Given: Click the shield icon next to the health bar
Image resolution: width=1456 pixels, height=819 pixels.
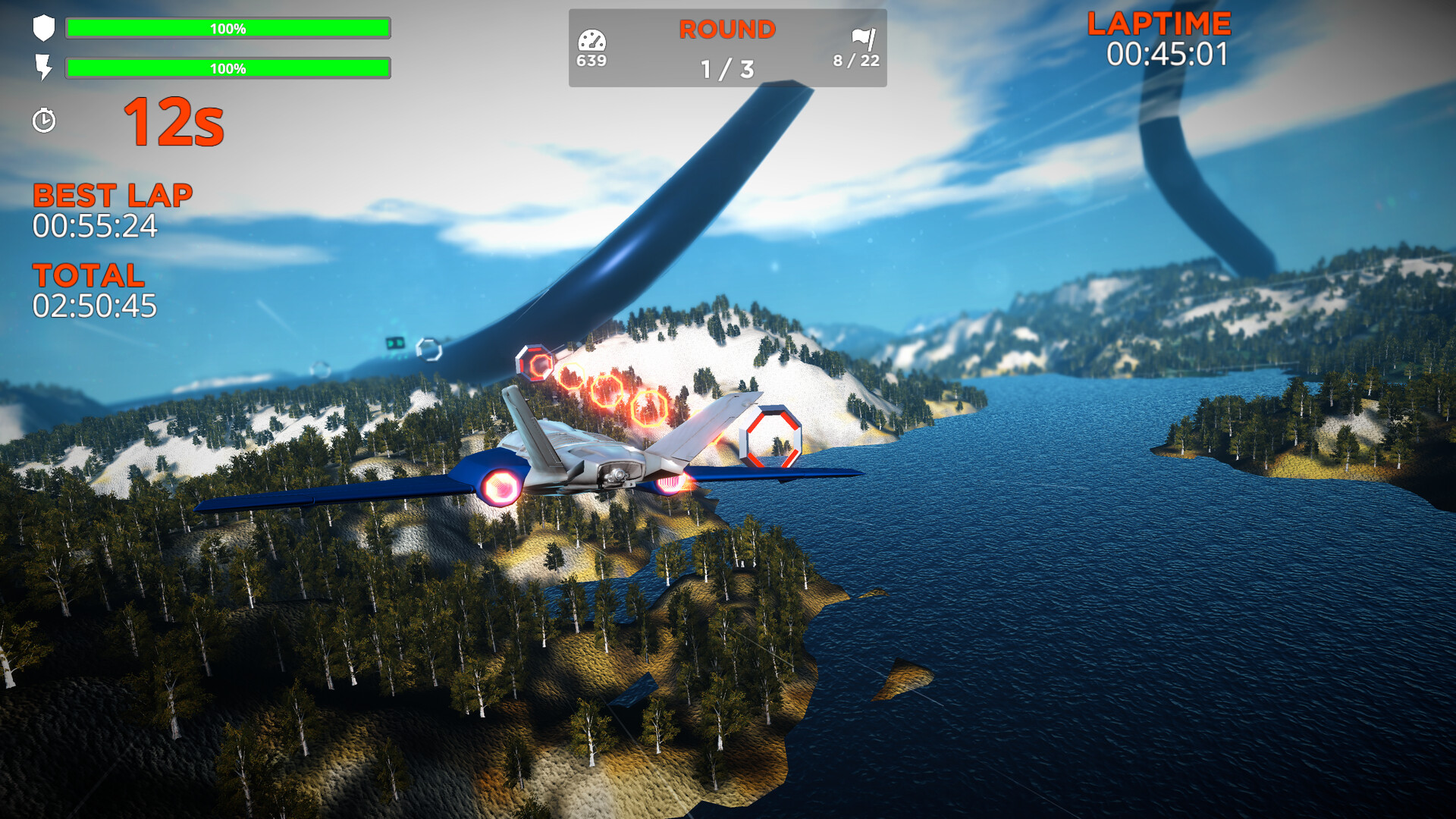Looking at the screenshot, I should (x=44, y=29).
